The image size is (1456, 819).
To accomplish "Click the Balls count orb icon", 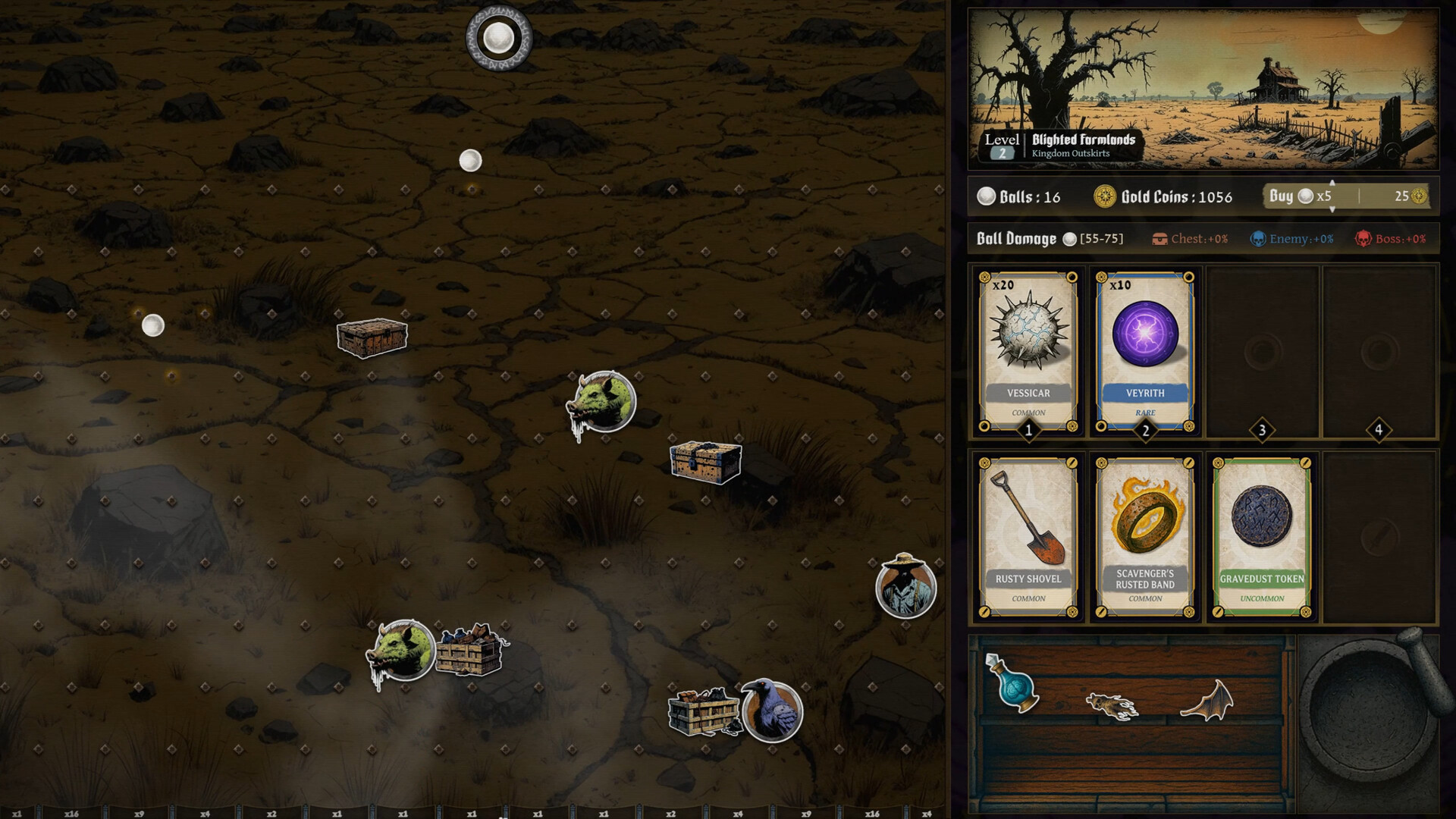I will tap(984, 196).
